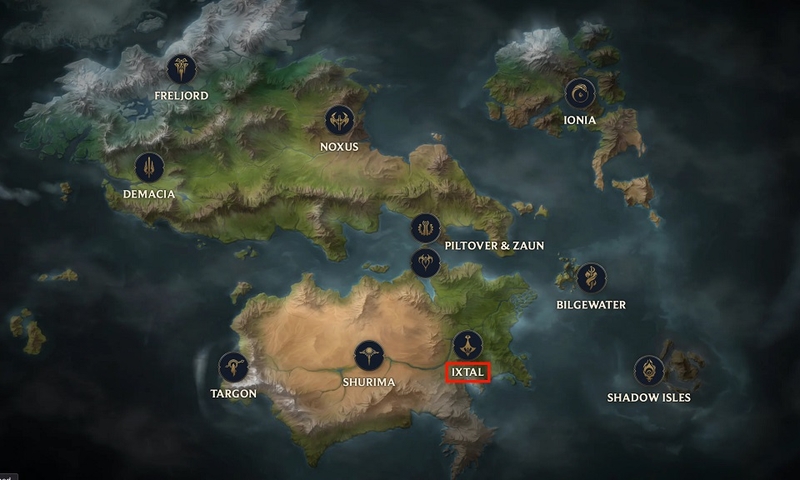Open the Bilgewater region marker
This screenshot has height=480, width=800.
(592, 278)
